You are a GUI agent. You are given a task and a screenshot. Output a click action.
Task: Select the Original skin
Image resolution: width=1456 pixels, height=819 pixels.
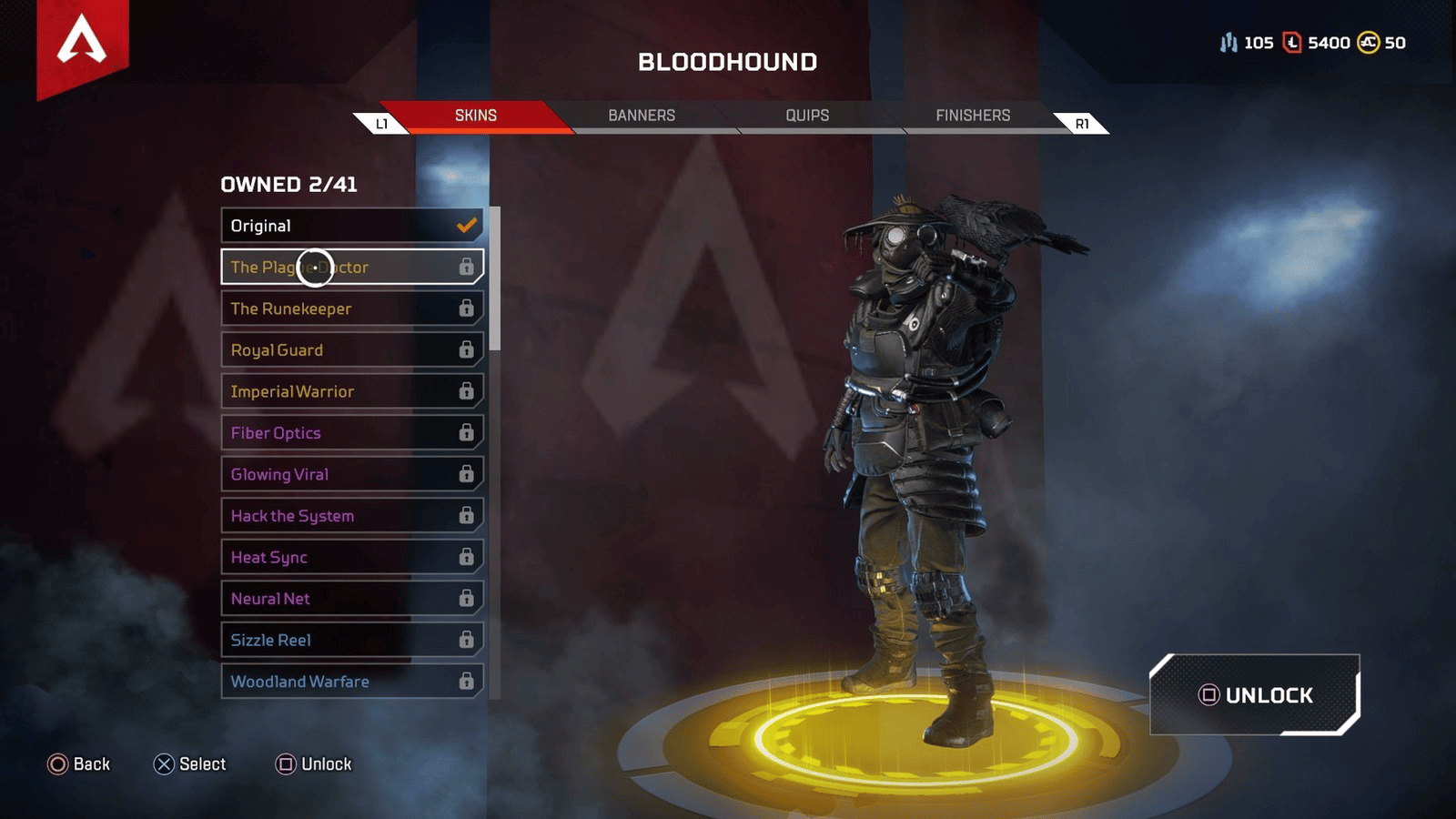351,226
